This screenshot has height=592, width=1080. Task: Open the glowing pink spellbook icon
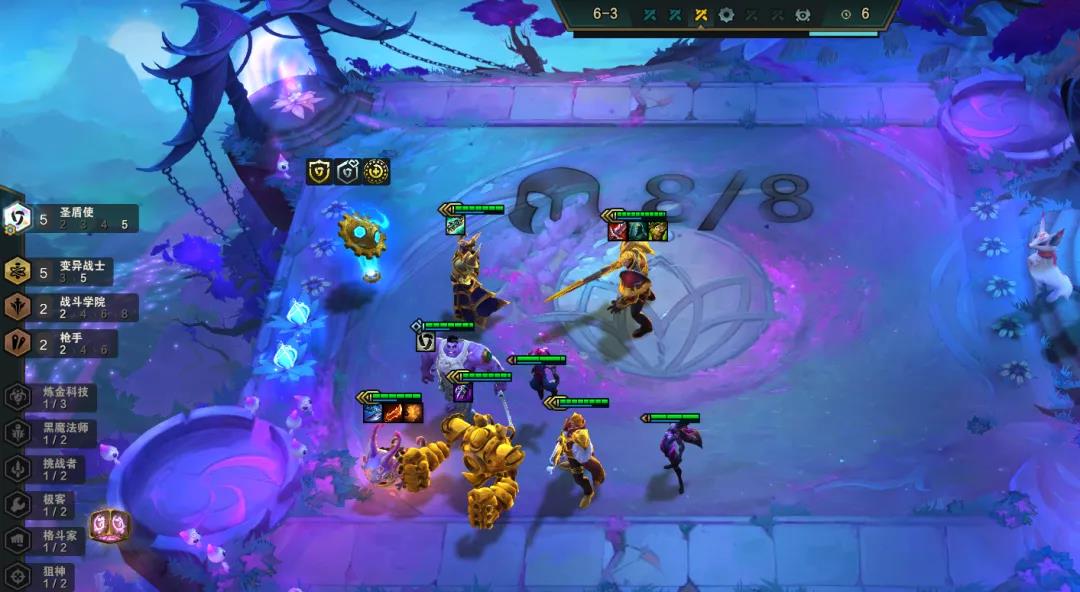coord(106,525)
